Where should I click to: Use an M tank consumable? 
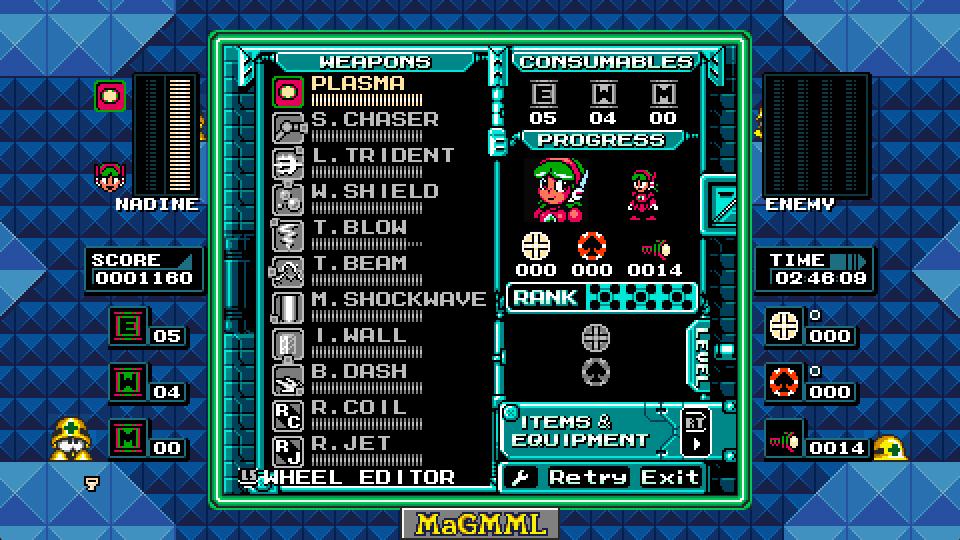tap(663, 95)
